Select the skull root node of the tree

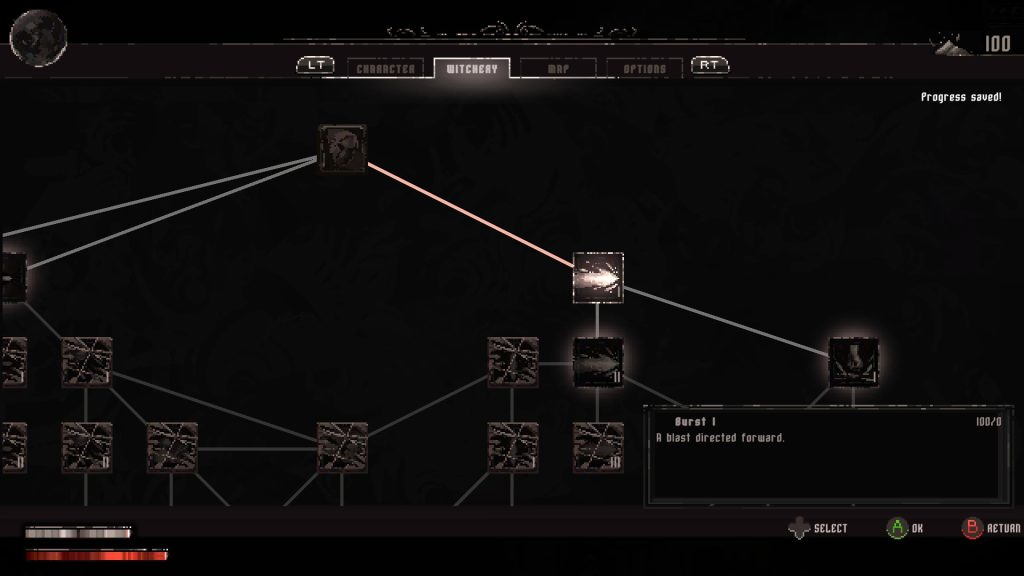pyautogui.click(x=342, y=149)
